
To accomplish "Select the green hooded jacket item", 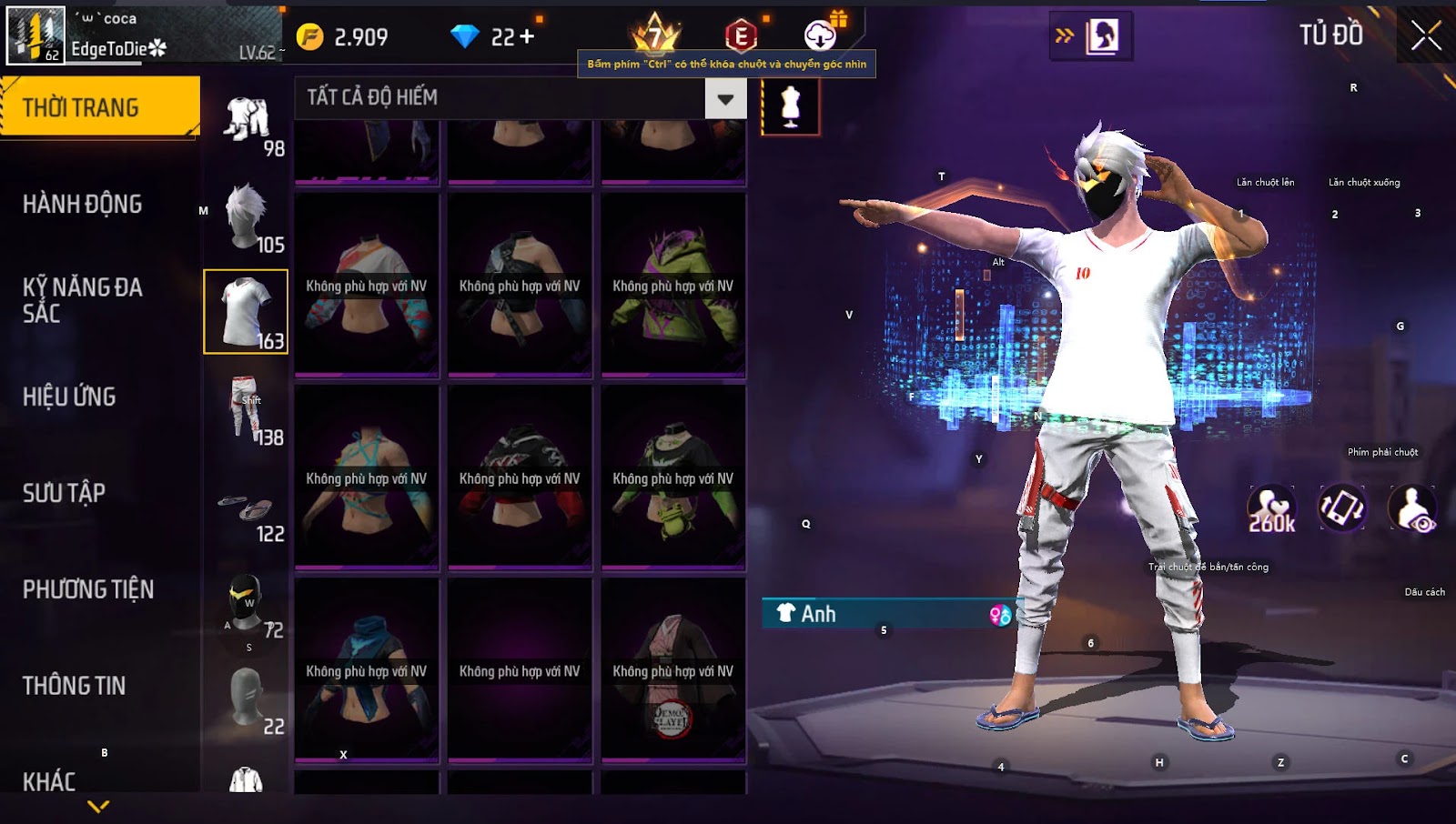I will pyautogui.click(x=673, y=284).
